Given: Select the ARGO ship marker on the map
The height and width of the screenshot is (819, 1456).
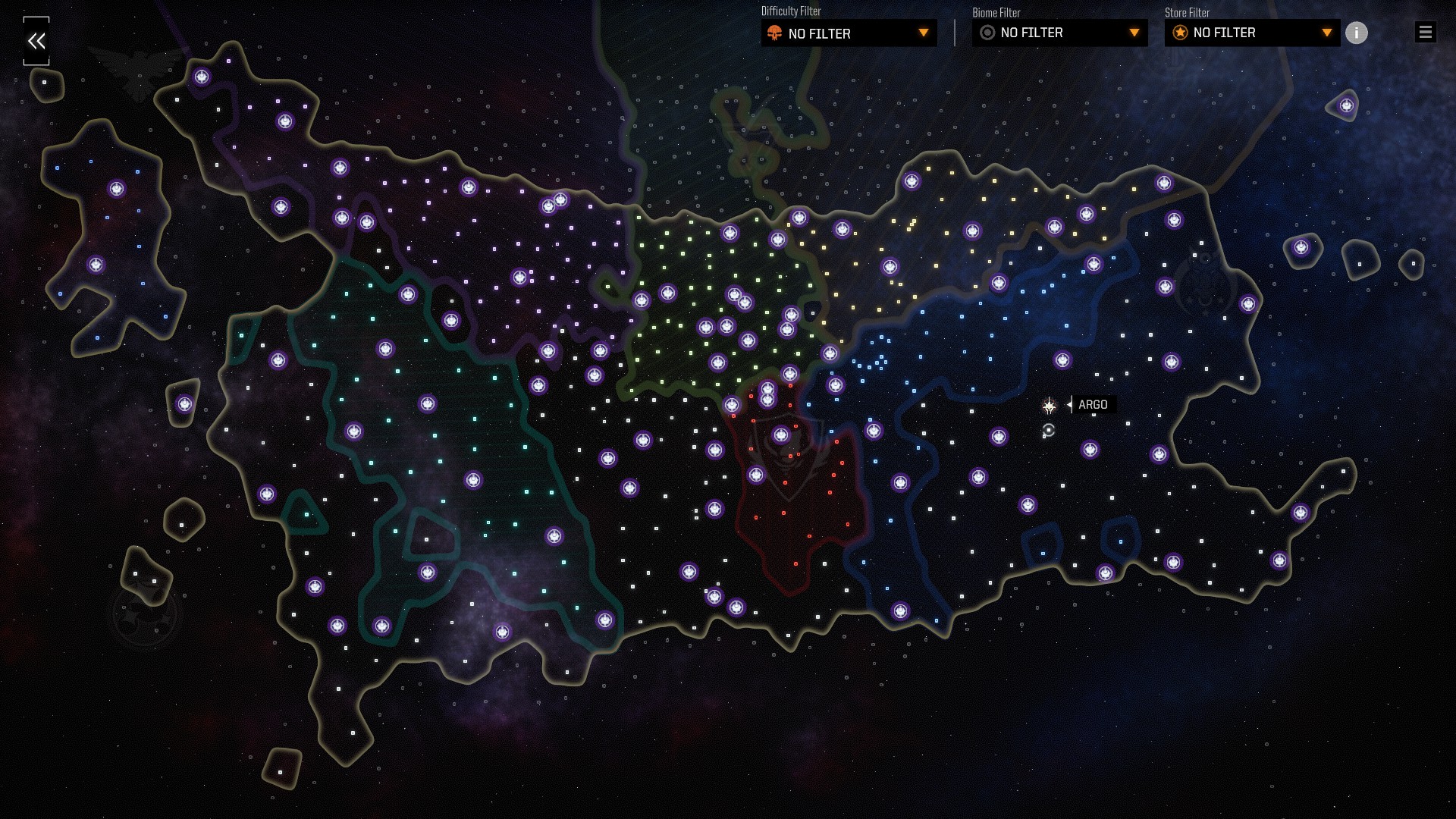Looking at the screenshot, I should pyautogui.click(x=1049, y=406).
